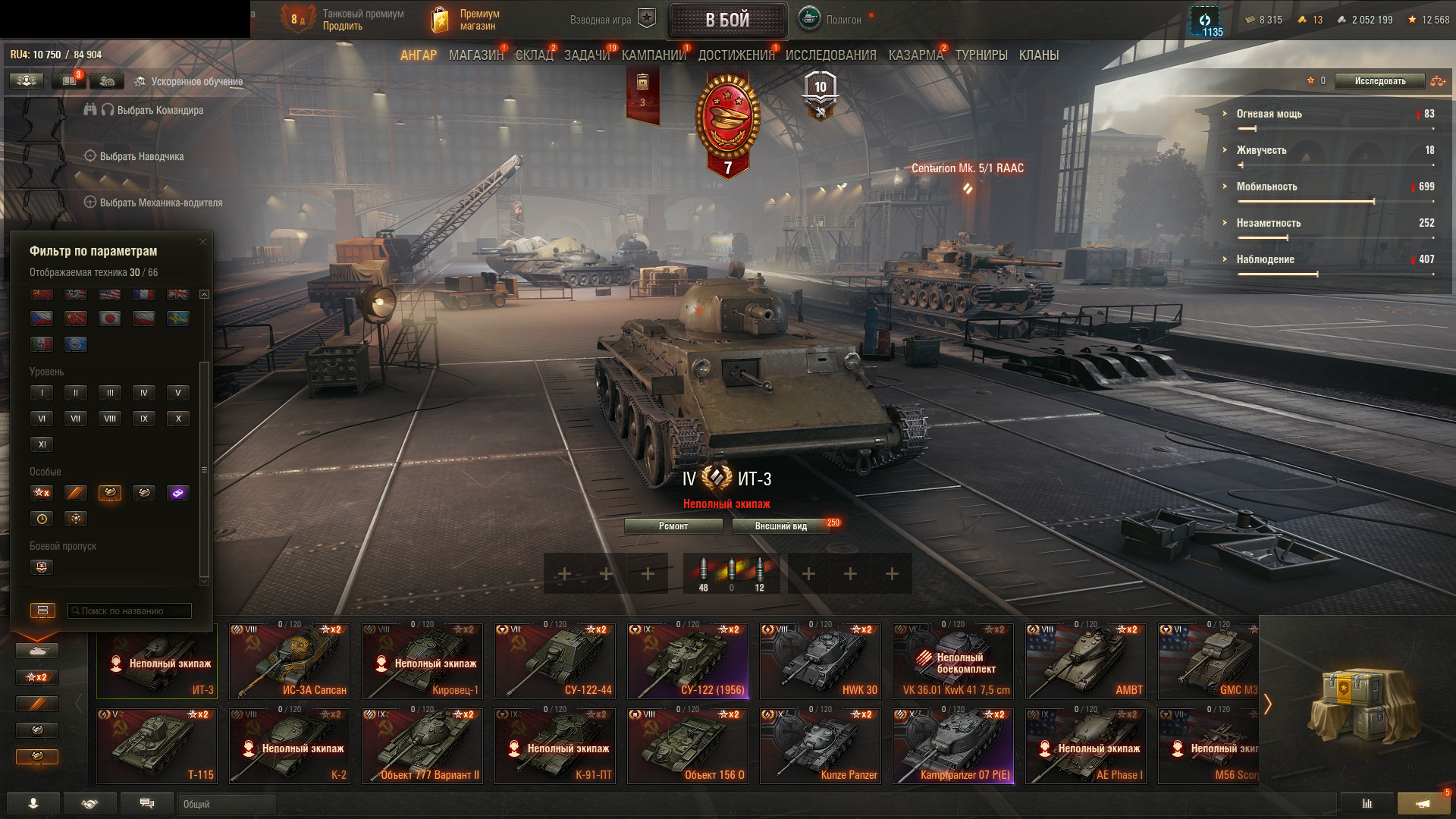1456x819 pixels.
Task: Choose the HWK 30 in carousel
Action: tap(821, 661)
